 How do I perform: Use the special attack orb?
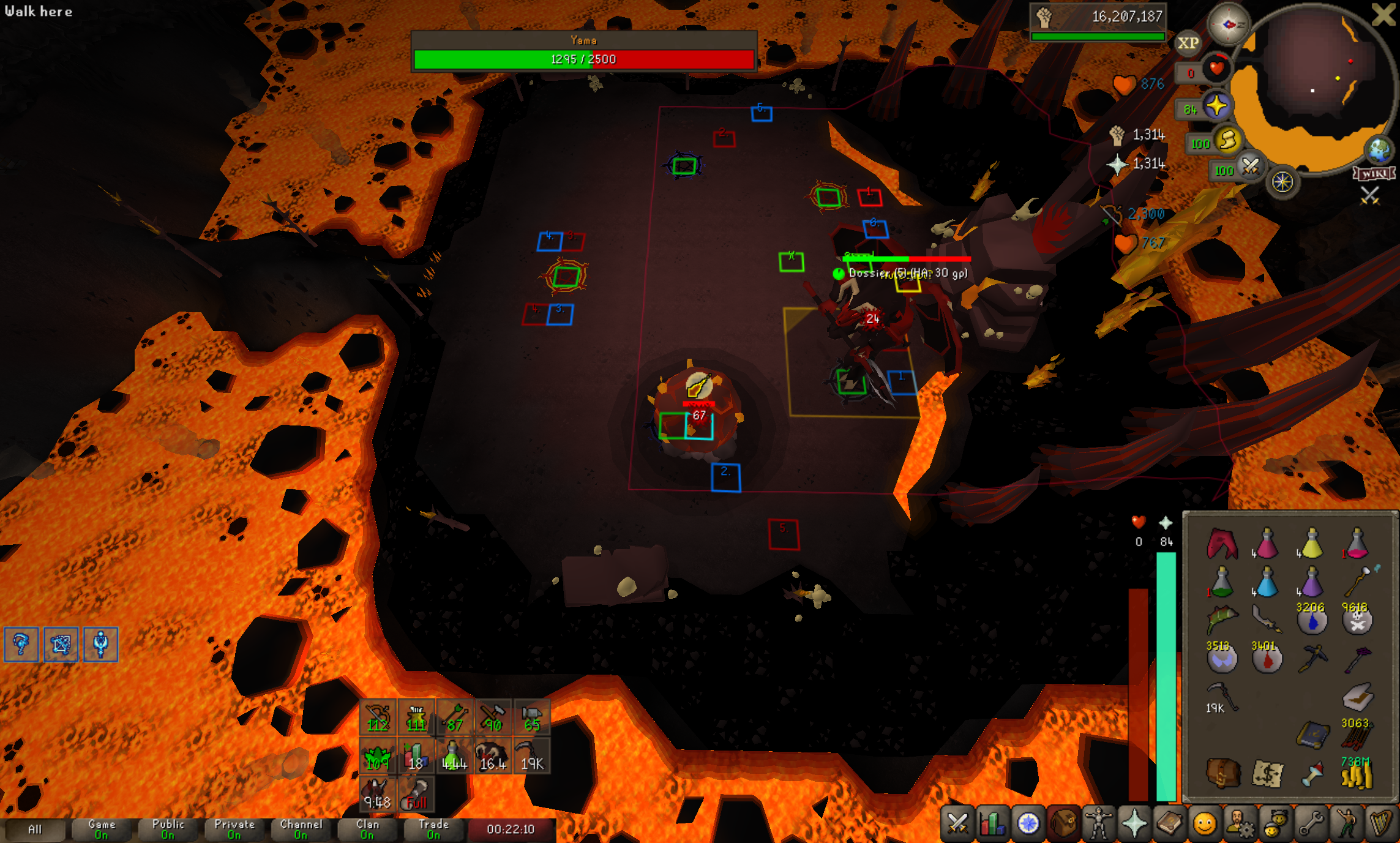pyautogui.click(x=1249, y=167)
